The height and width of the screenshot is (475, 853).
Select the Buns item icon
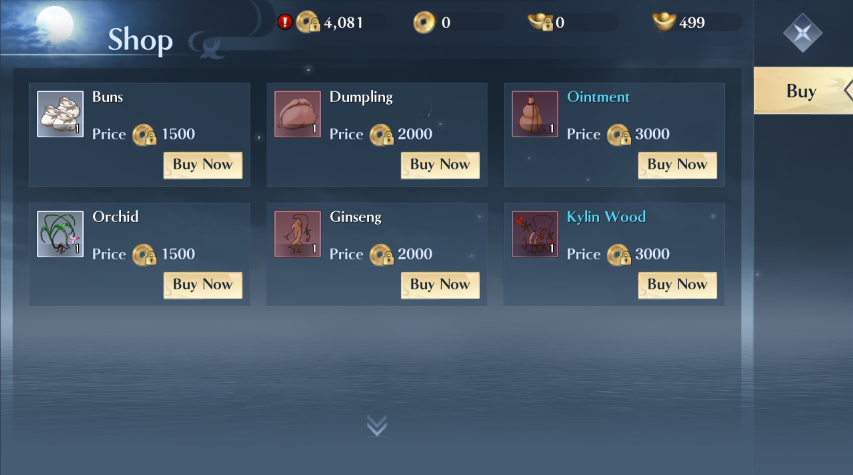60,114
